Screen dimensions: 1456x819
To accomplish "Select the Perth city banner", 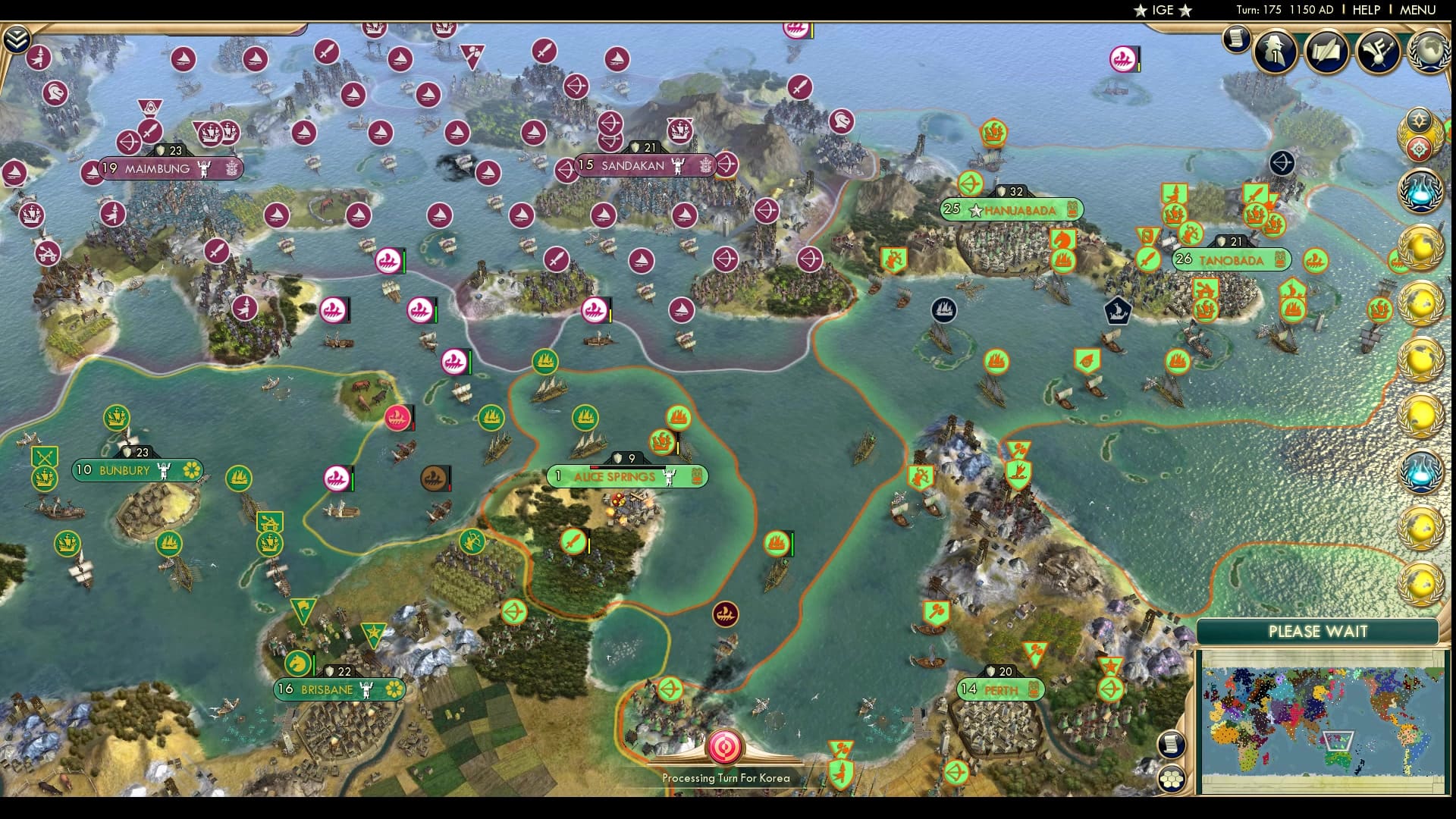I will [999, 689].
